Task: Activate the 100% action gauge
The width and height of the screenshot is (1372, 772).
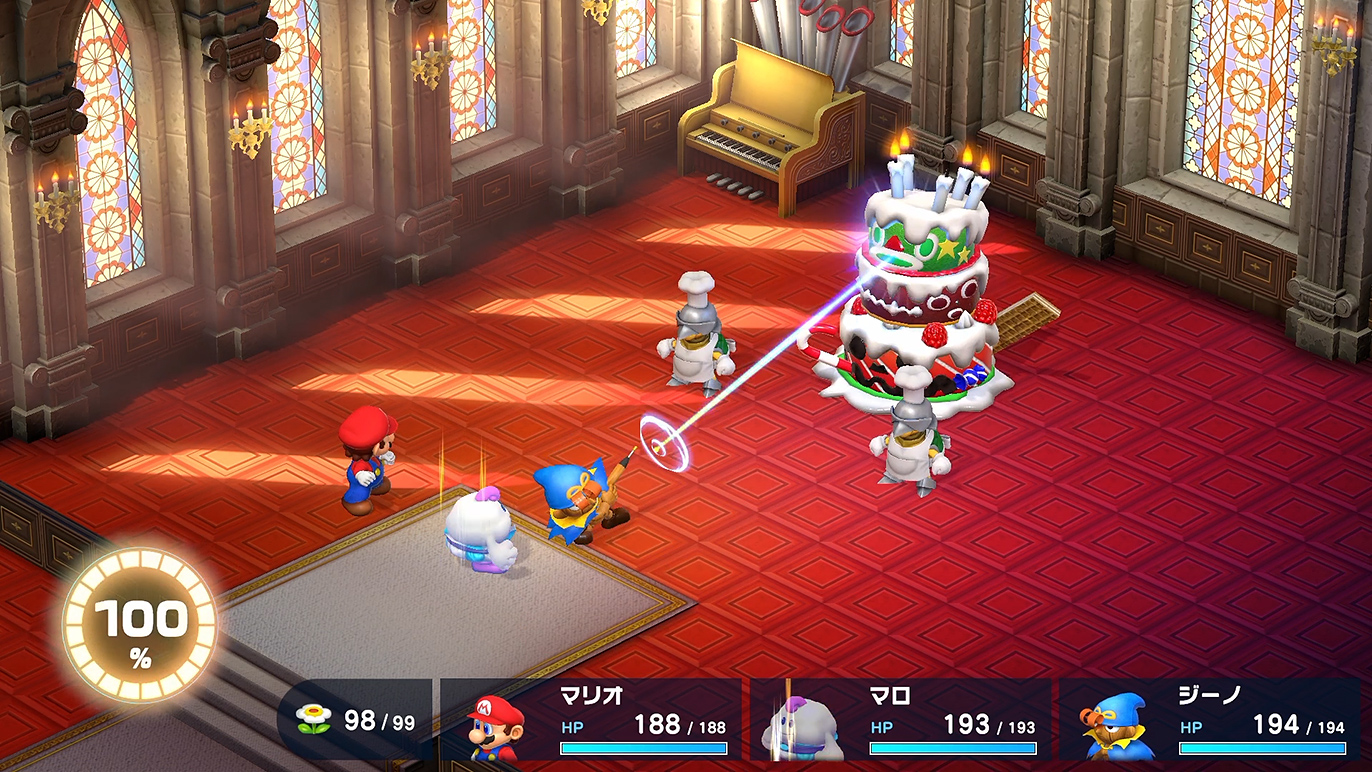Action: click(139, 624)
